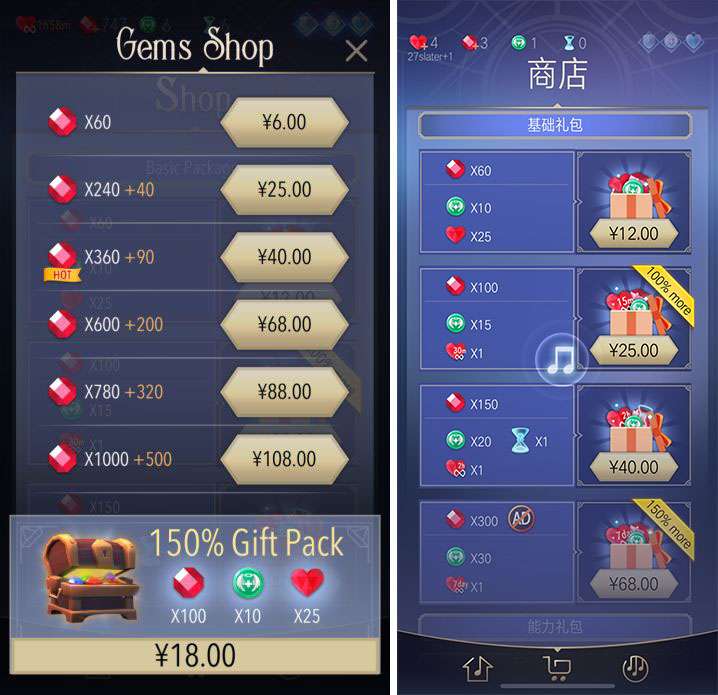Buy 780+320 gems for ¥88.00
The height and width of the screenshot is (695, 718).
click(x=284, y=391)
